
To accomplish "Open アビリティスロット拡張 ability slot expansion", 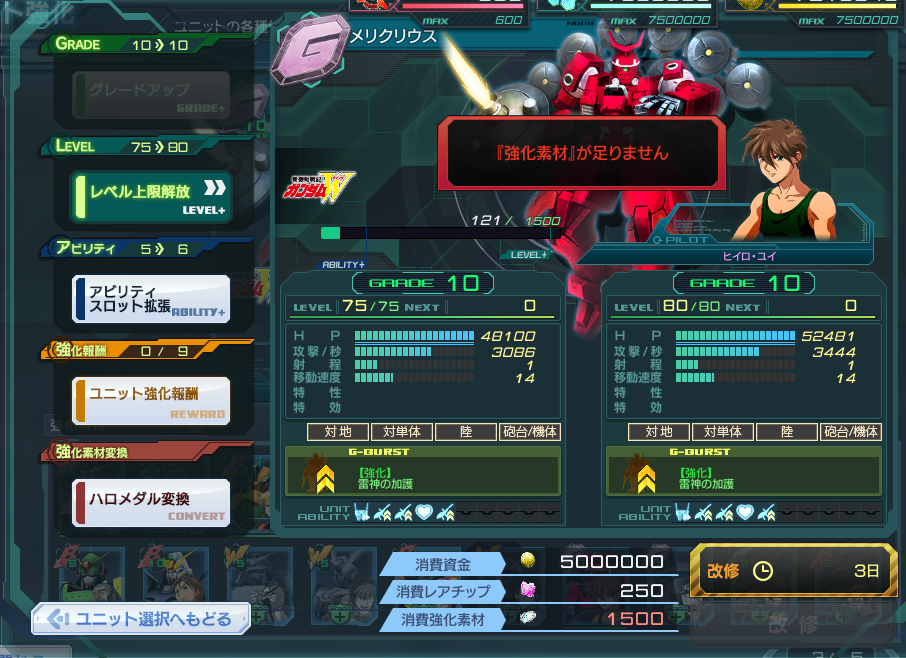I will [x=151, y=299].
